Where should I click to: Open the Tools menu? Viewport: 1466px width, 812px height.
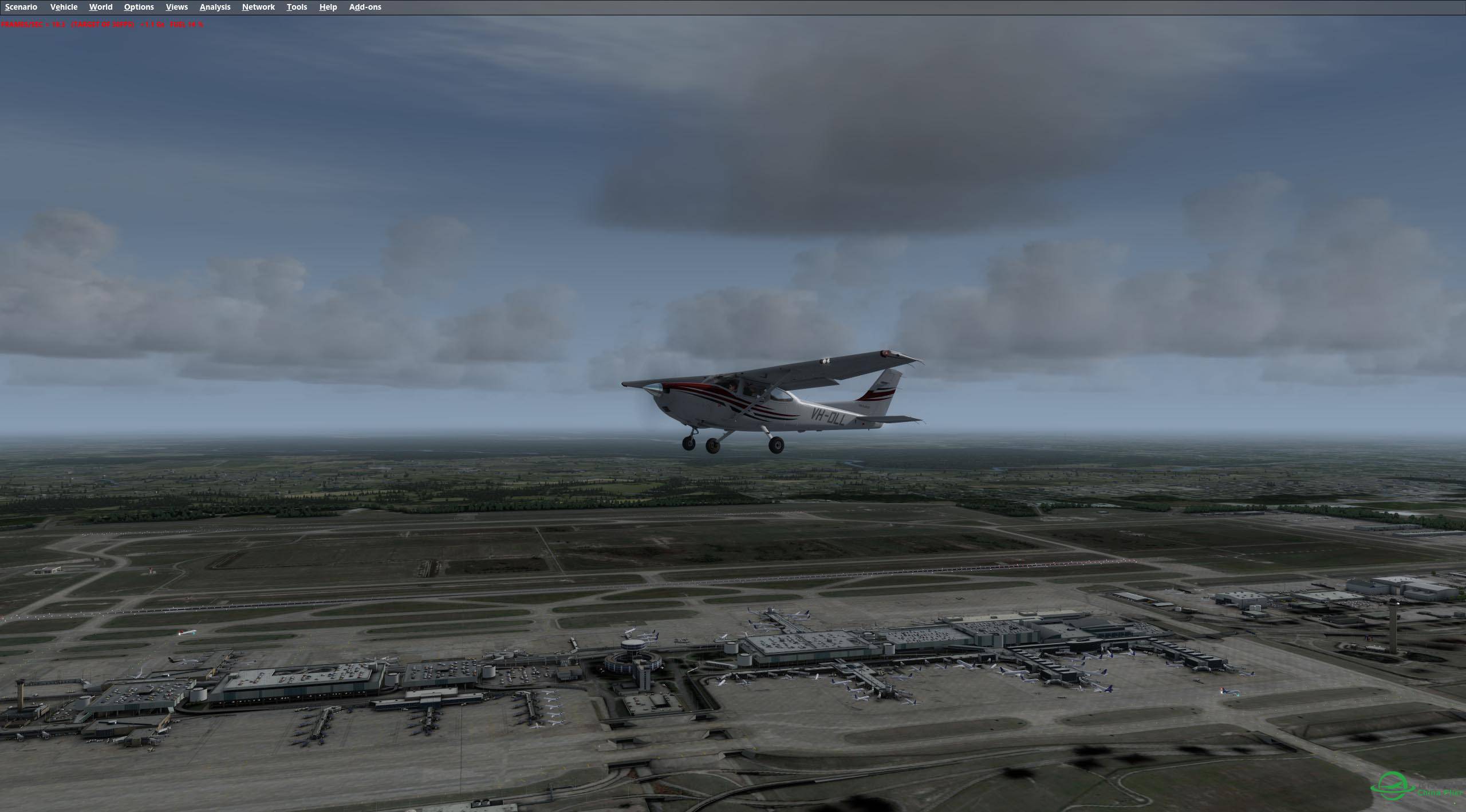297,7
